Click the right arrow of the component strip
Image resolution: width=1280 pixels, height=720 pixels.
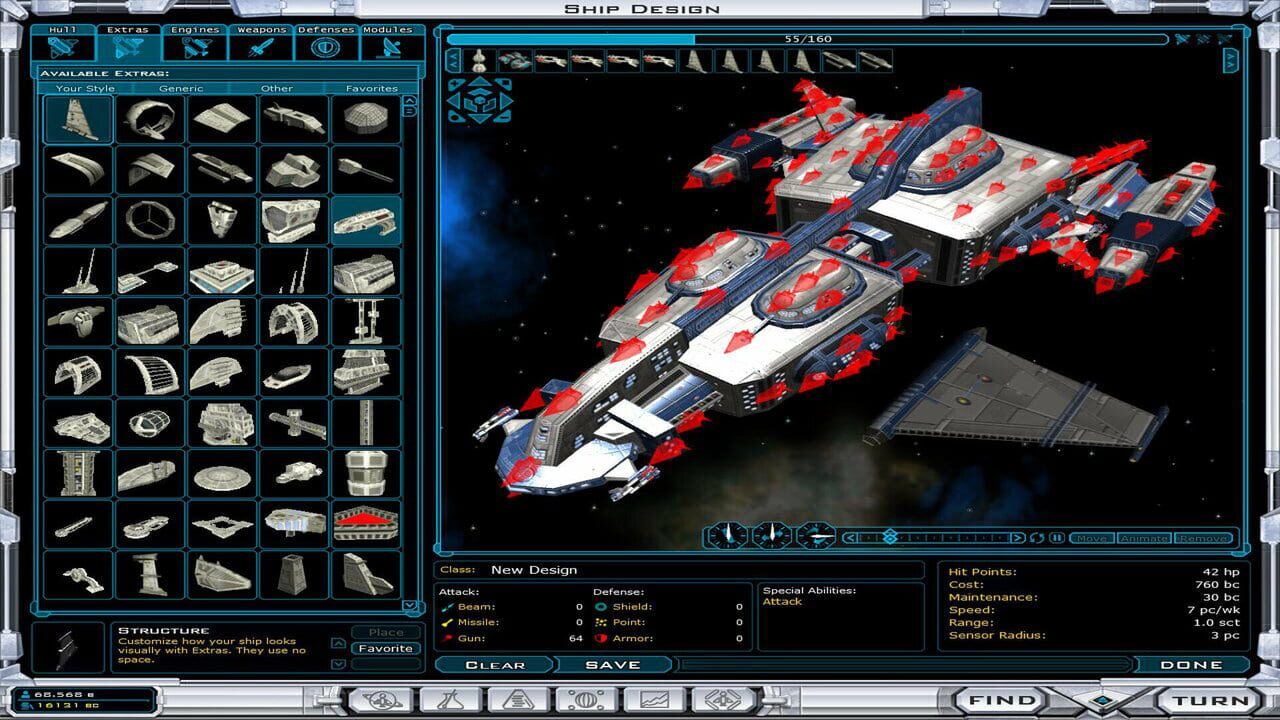(1231, 60)
